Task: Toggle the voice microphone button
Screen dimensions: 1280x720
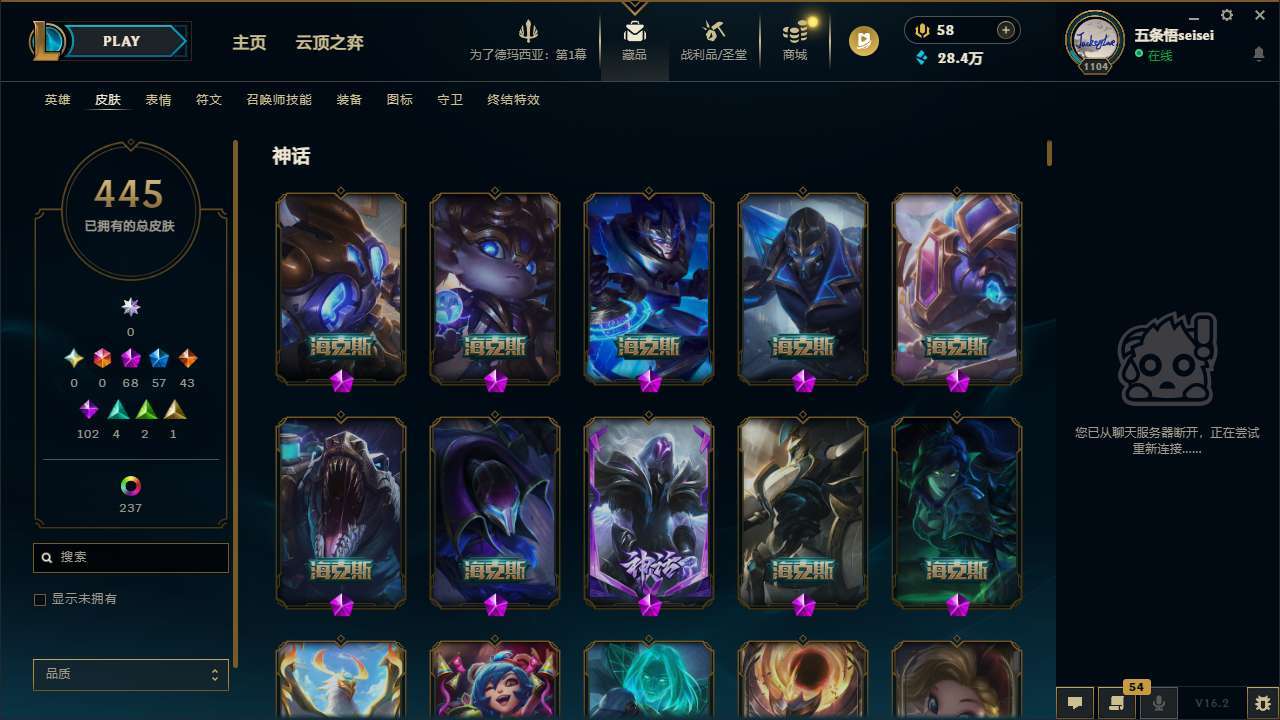Action: click(x=1158, y=704)
